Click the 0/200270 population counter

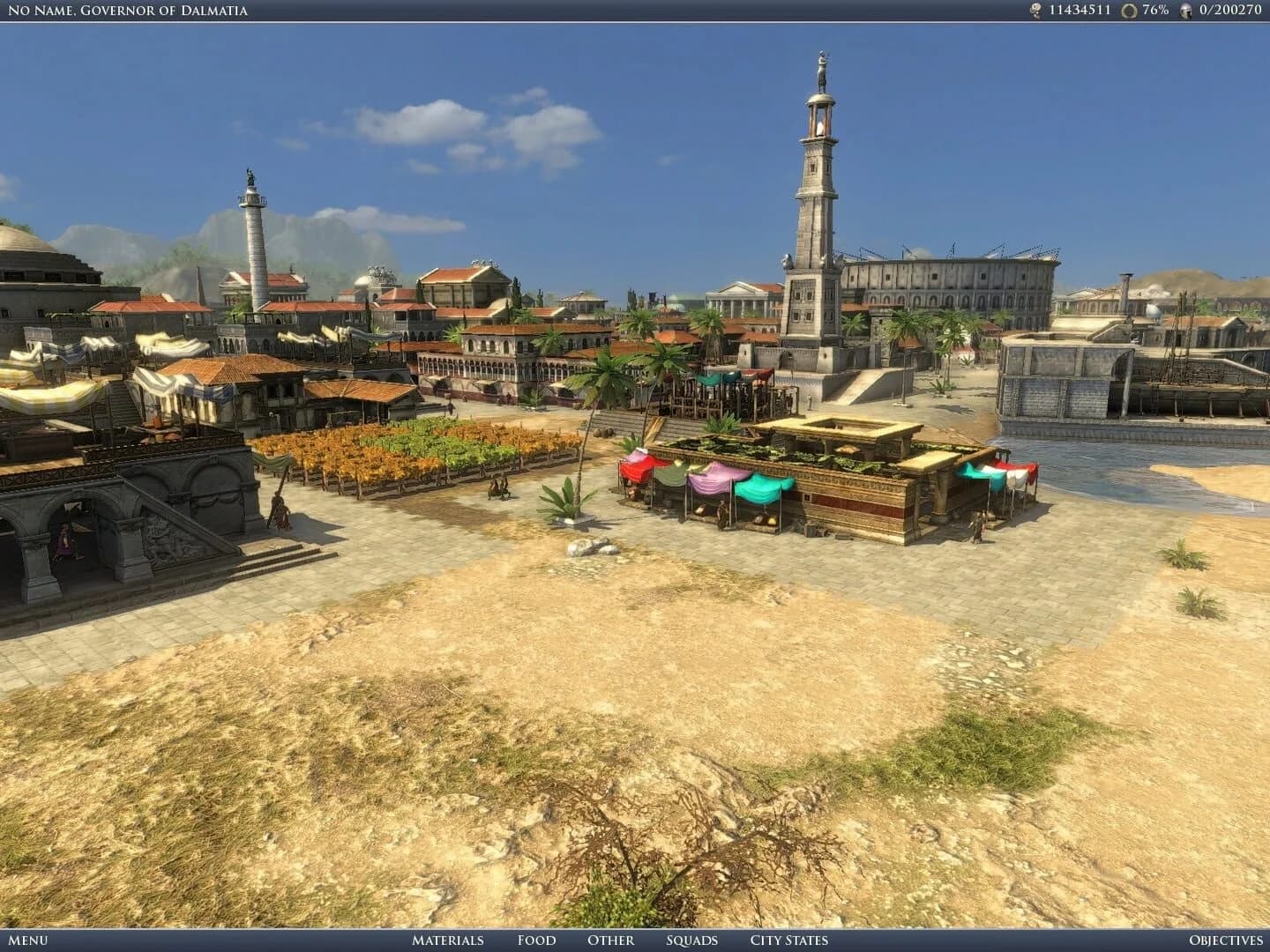point(1232,11)
